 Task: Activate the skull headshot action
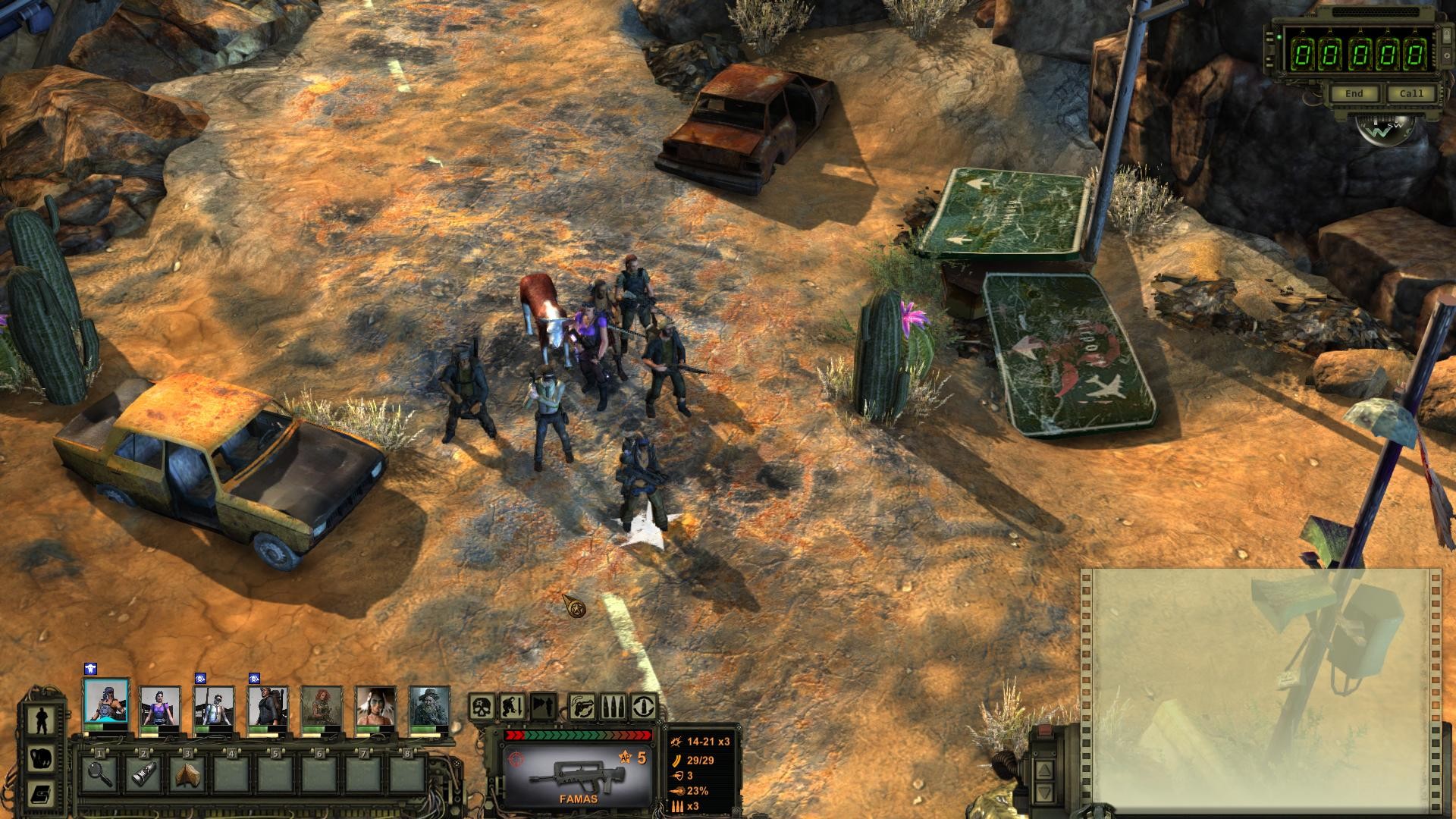[x=482, y=707]
